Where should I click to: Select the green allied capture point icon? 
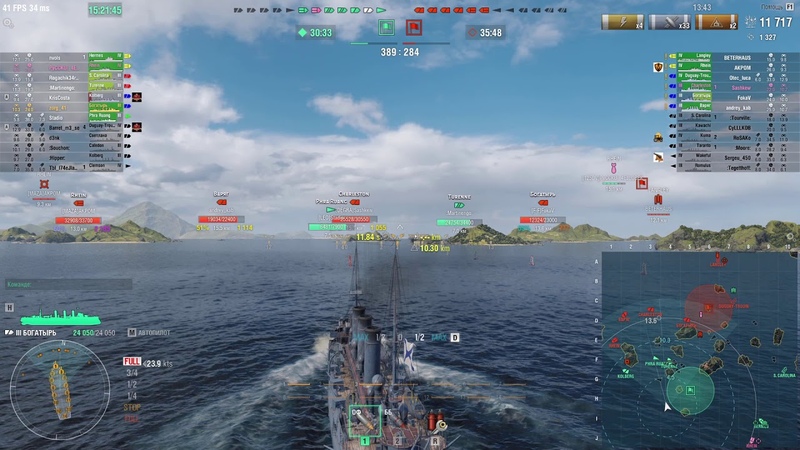click(x=385, y=27)
